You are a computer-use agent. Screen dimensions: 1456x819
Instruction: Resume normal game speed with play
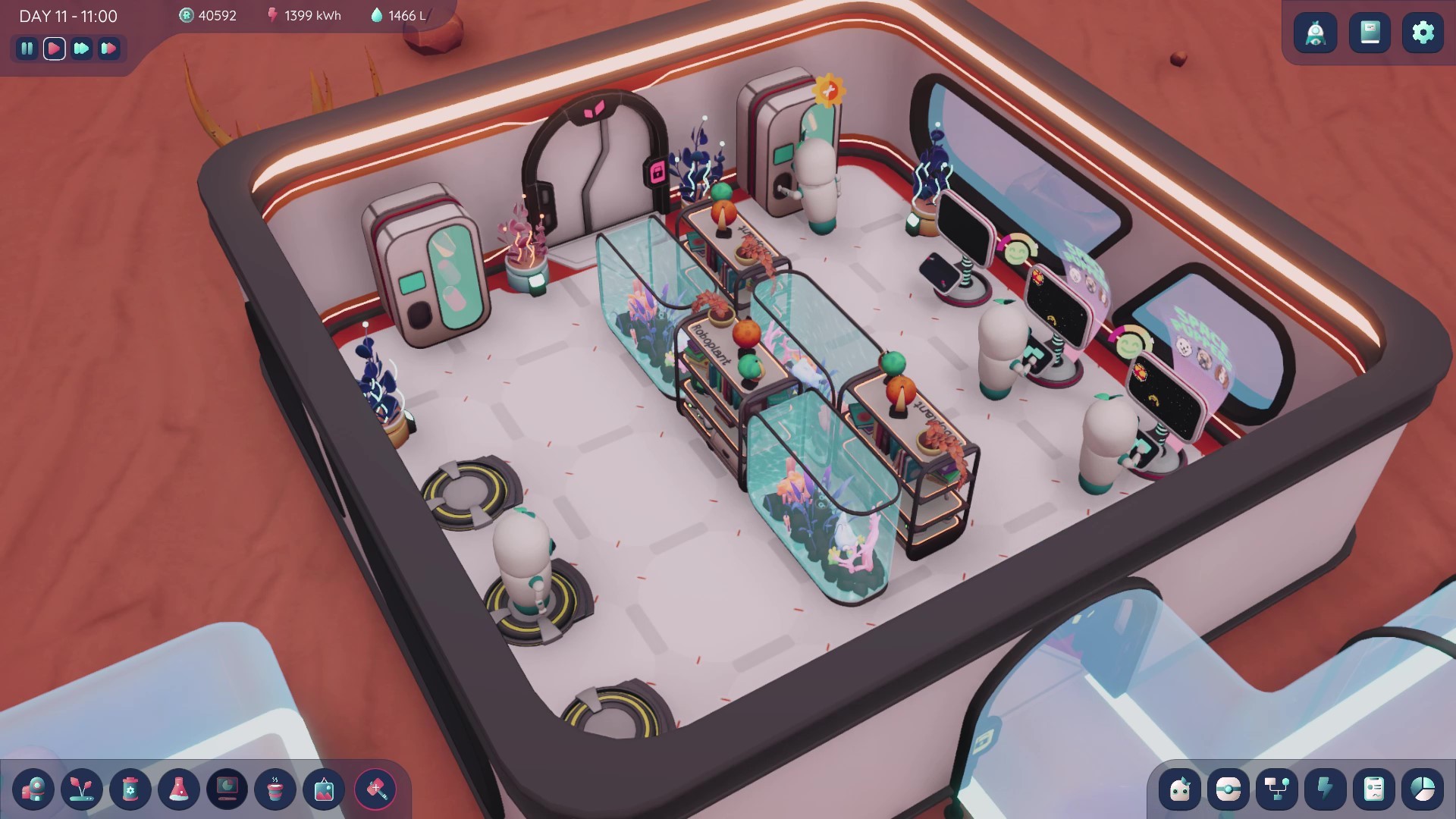[54, 49]
